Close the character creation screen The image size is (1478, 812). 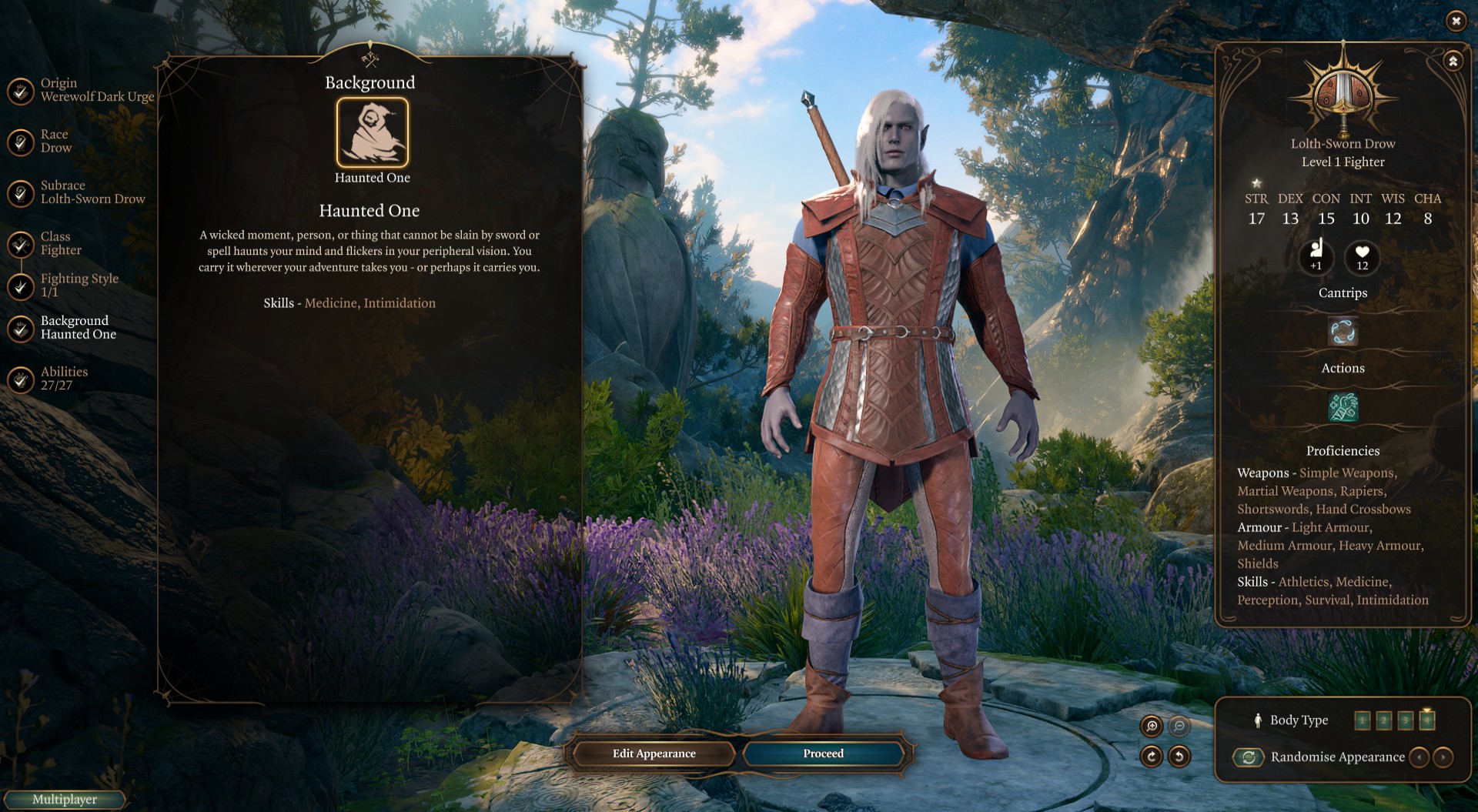click(1455, 21)
